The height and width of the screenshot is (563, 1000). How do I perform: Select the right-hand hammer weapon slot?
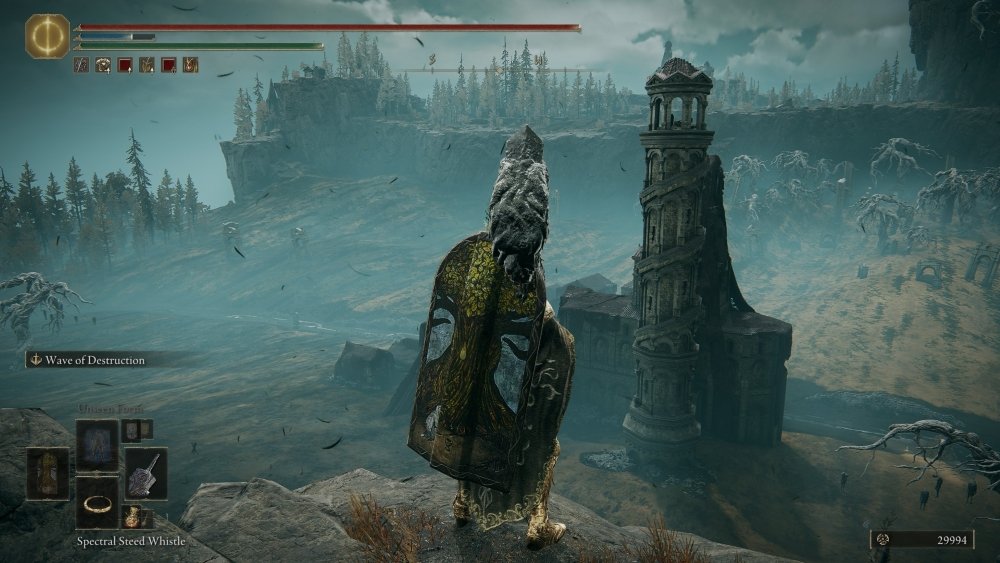145,473
